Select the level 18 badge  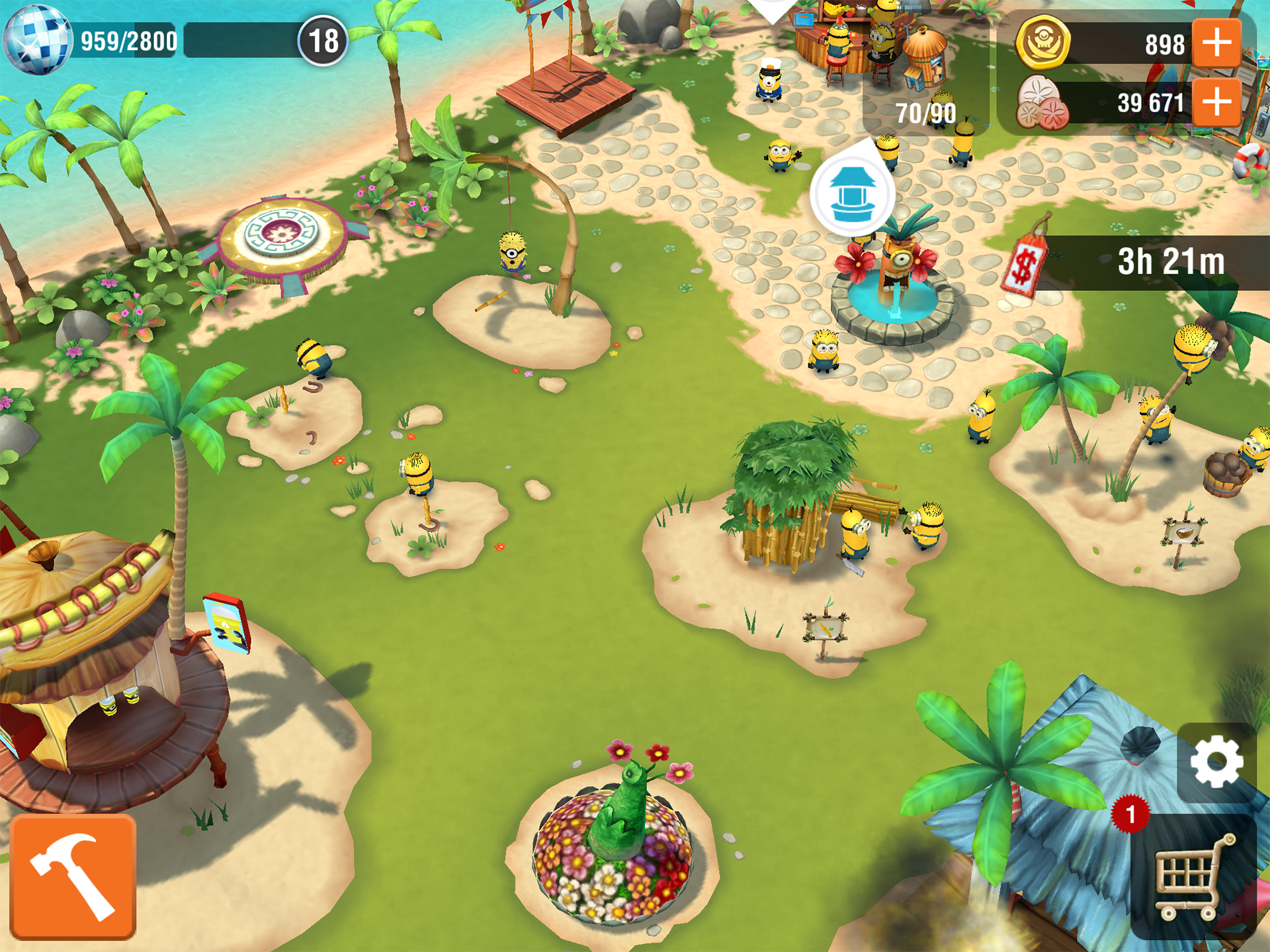click(323, 41)
